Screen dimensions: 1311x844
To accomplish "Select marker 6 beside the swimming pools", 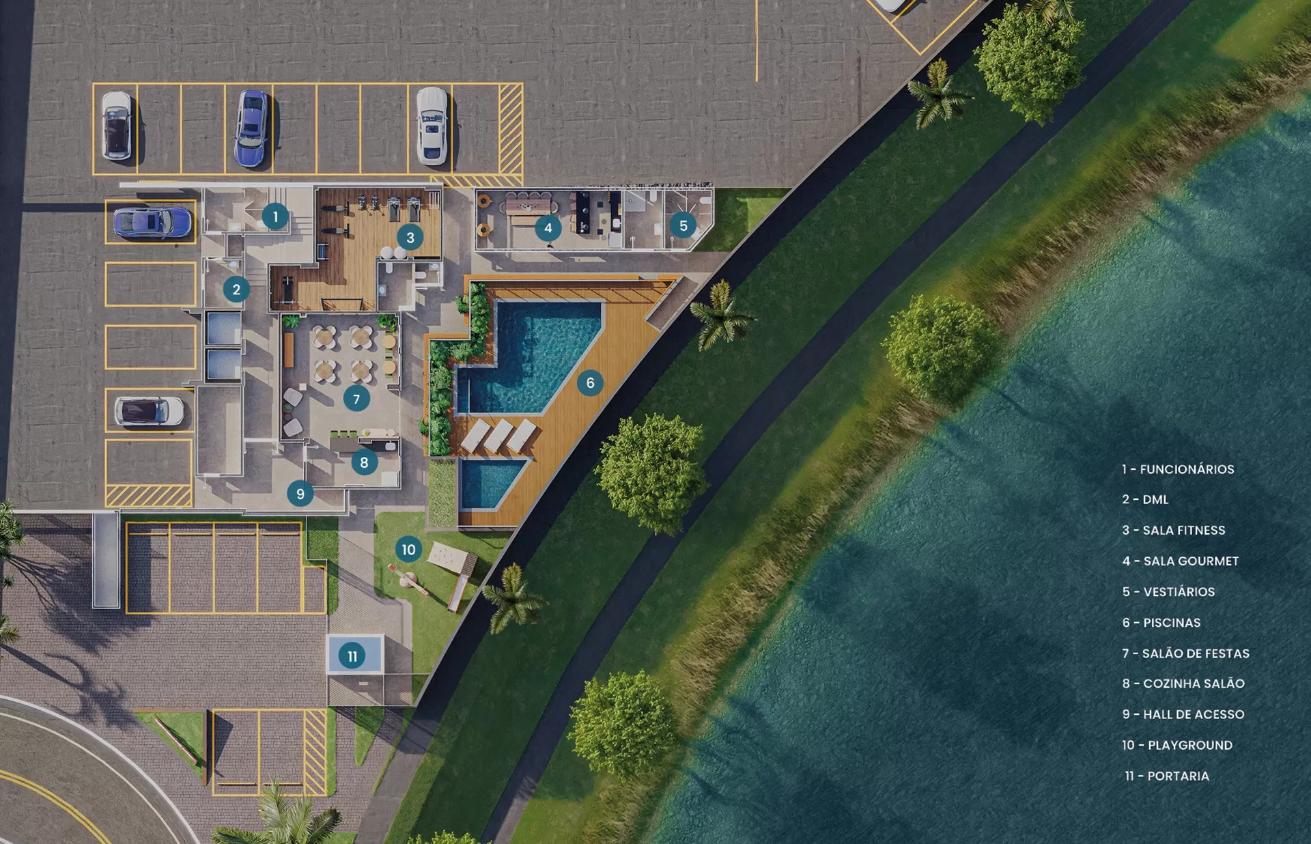I will (590, 382).
